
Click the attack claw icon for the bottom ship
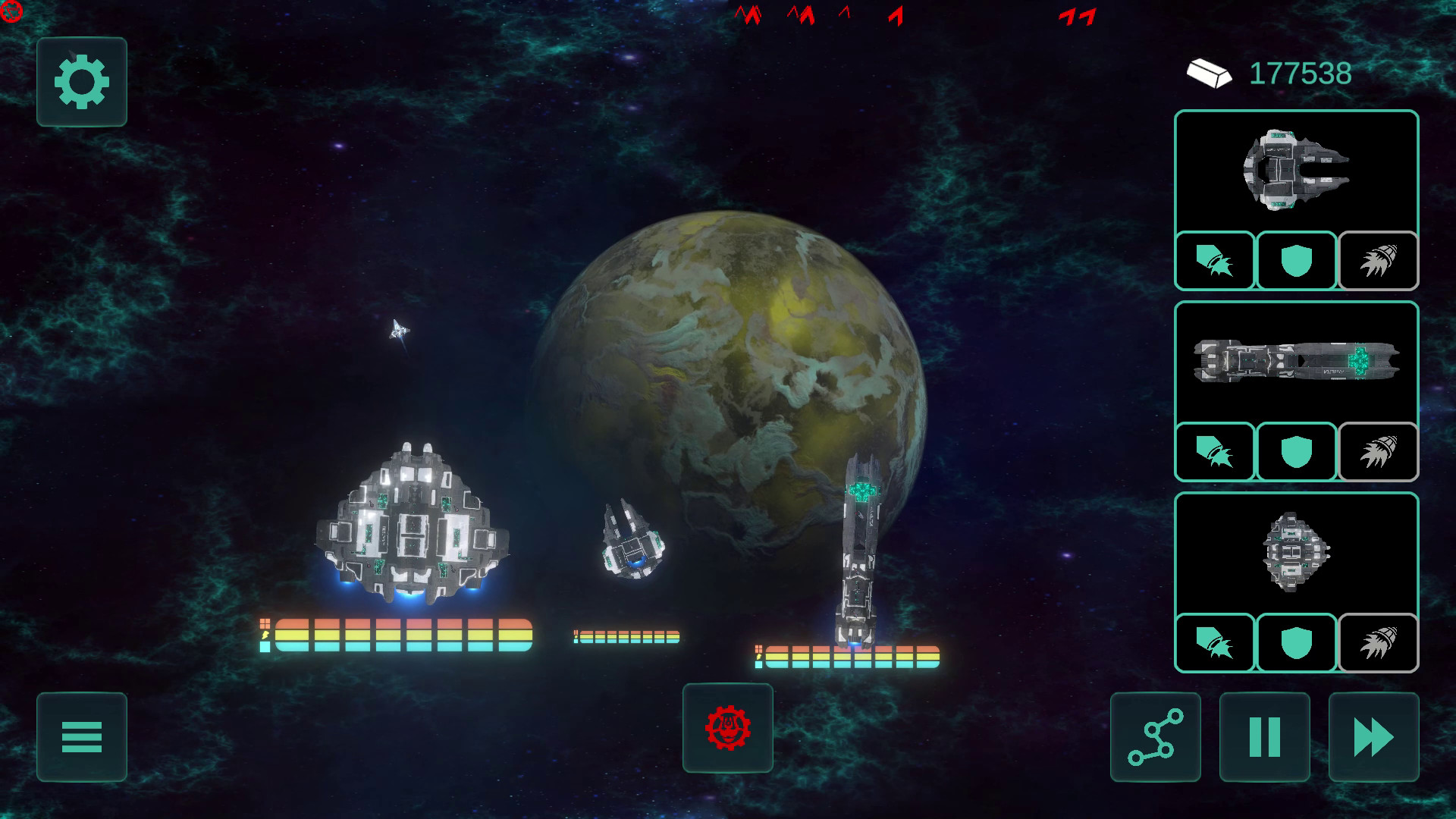click(1215, 644)
